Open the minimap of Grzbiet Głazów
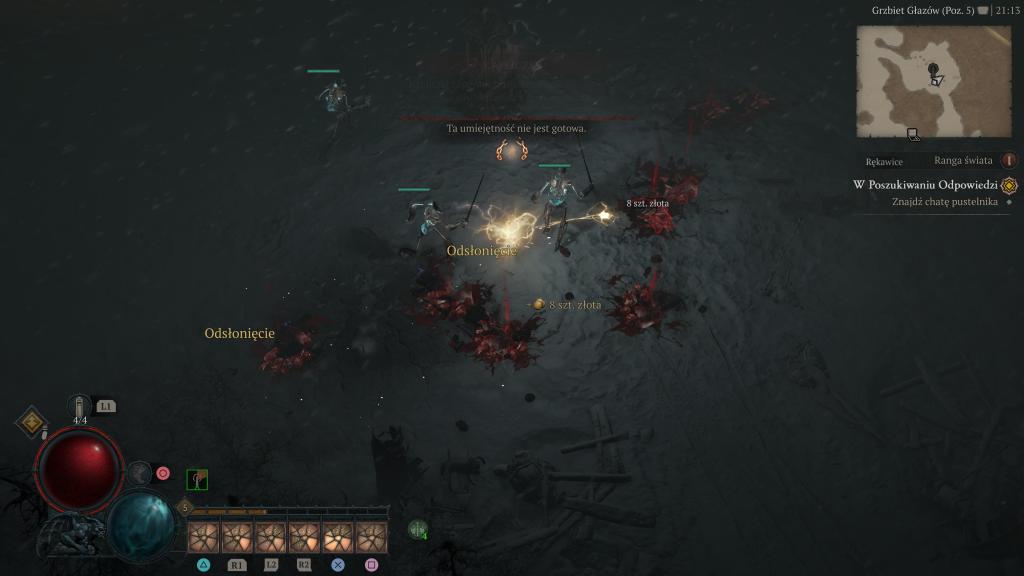The width and height of the screenshot is (1024, 576). (x=933, y=81)
